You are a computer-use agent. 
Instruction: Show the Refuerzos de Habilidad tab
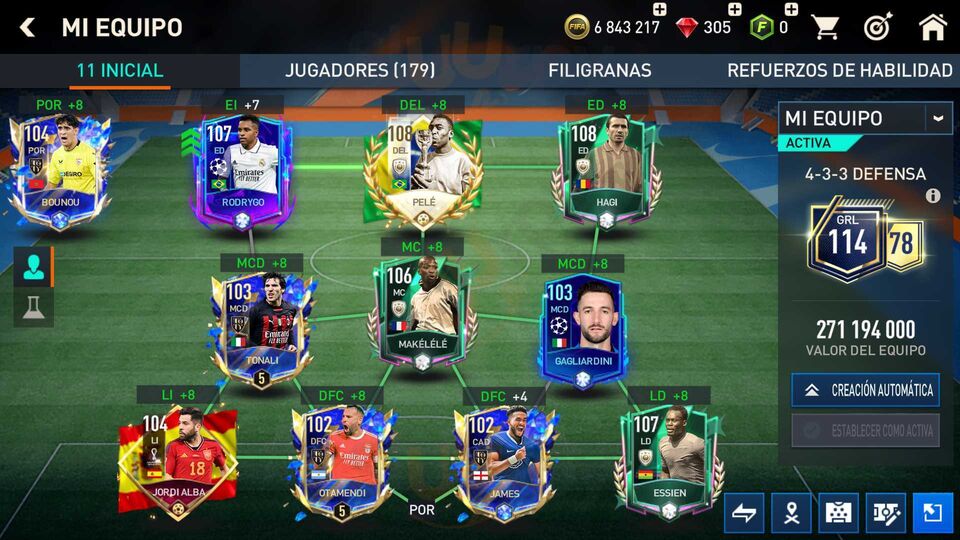pyautogui.click(x=839, y=70)
